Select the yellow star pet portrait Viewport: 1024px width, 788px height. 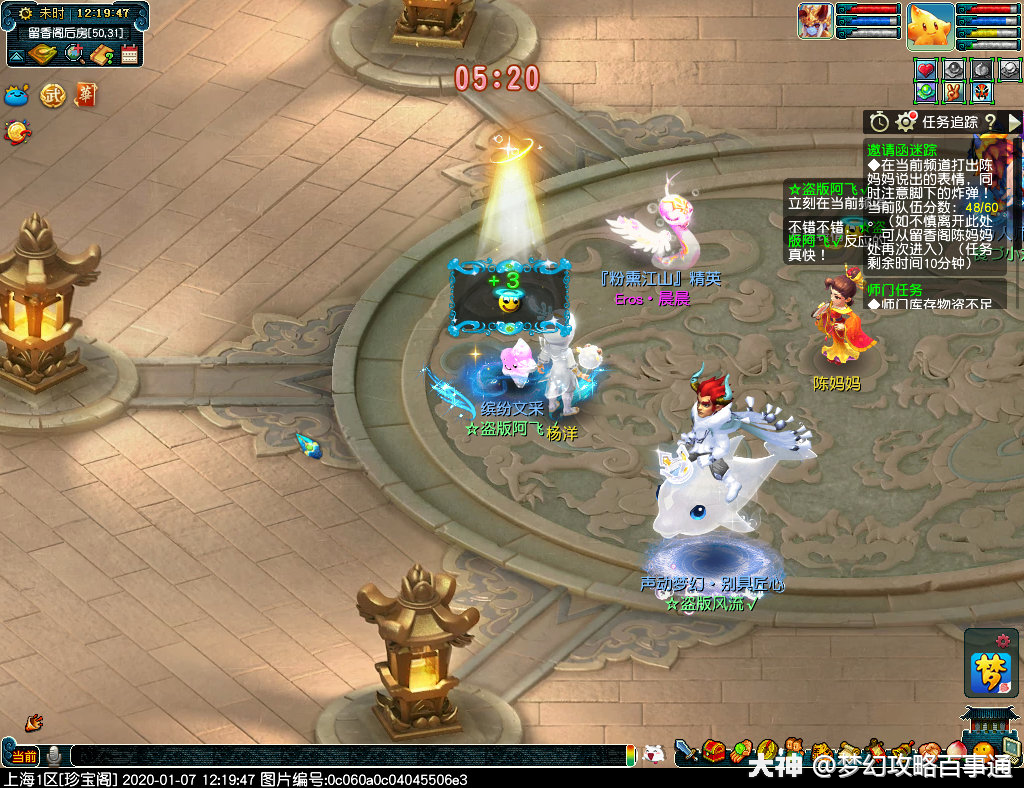[930, 26]
